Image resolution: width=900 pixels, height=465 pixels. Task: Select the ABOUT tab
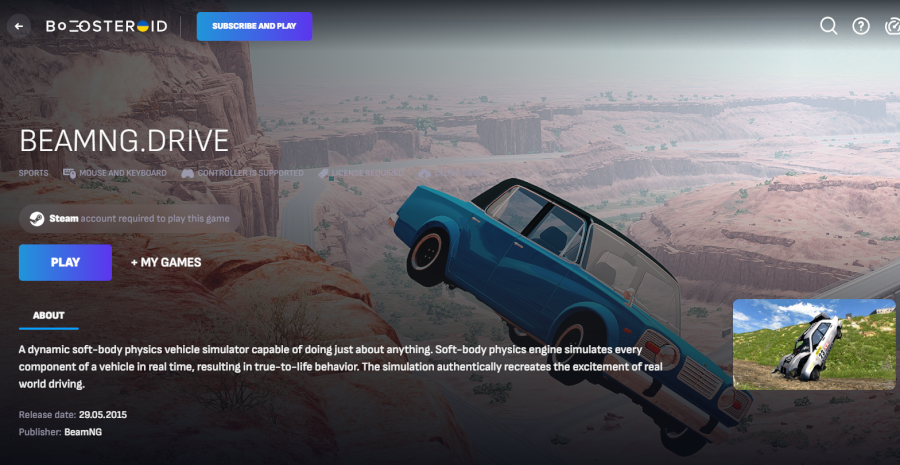coord(48,315)
